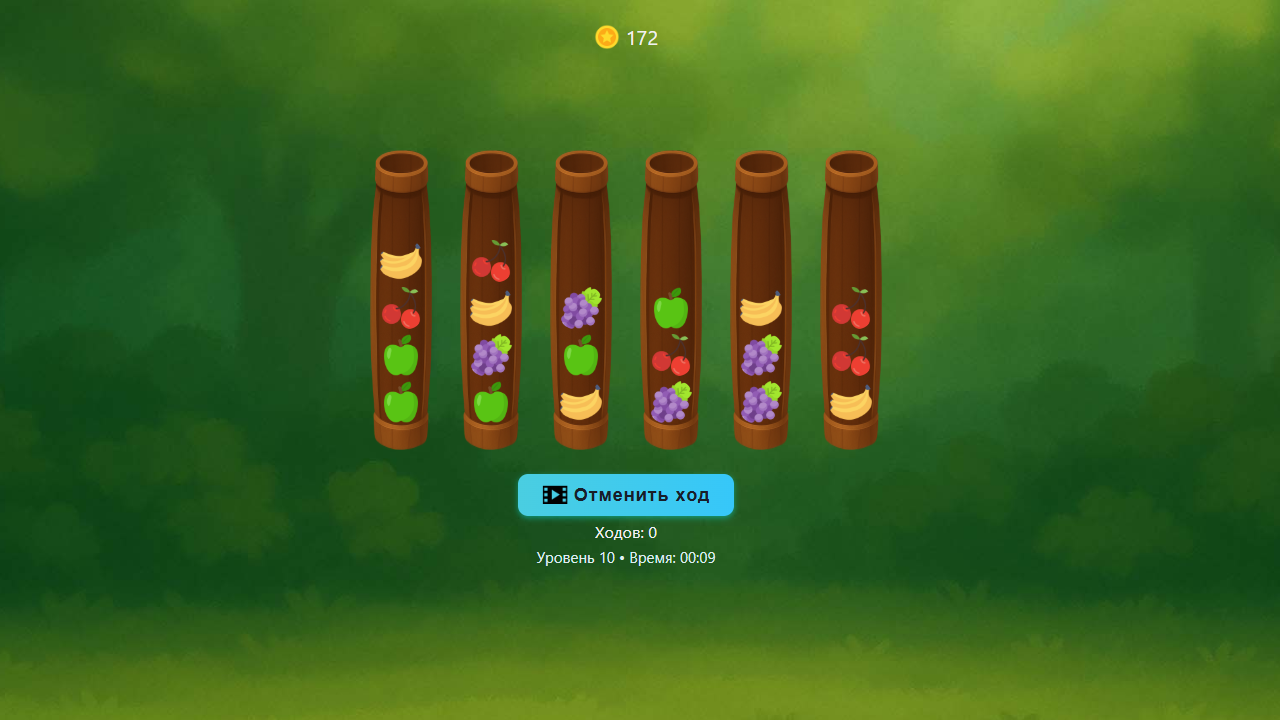The image size is (1280, 720).
Task: Click the gold star coin icon near the score
Action: pos(606,37)
